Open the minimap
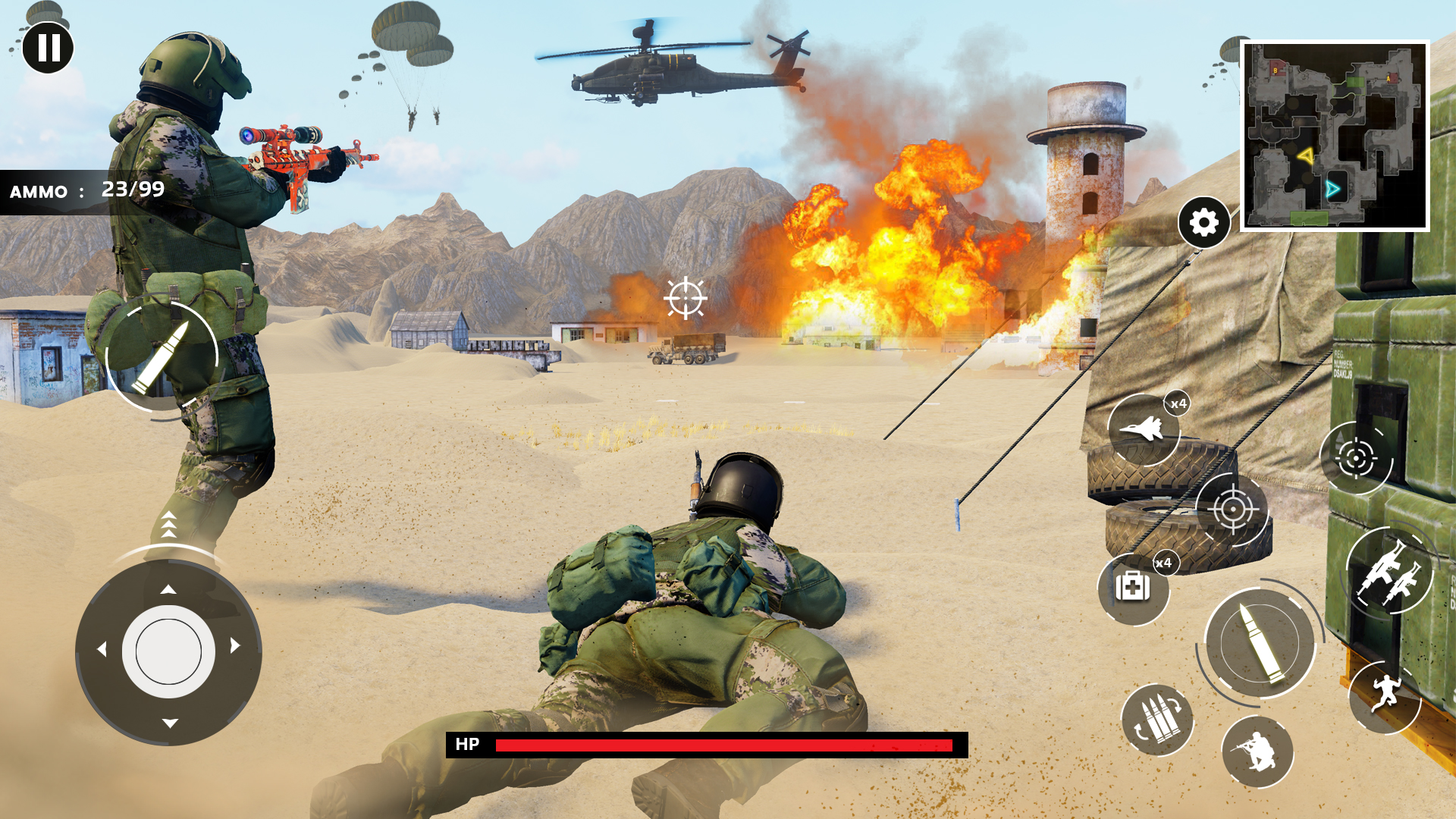 (1335, 136)
